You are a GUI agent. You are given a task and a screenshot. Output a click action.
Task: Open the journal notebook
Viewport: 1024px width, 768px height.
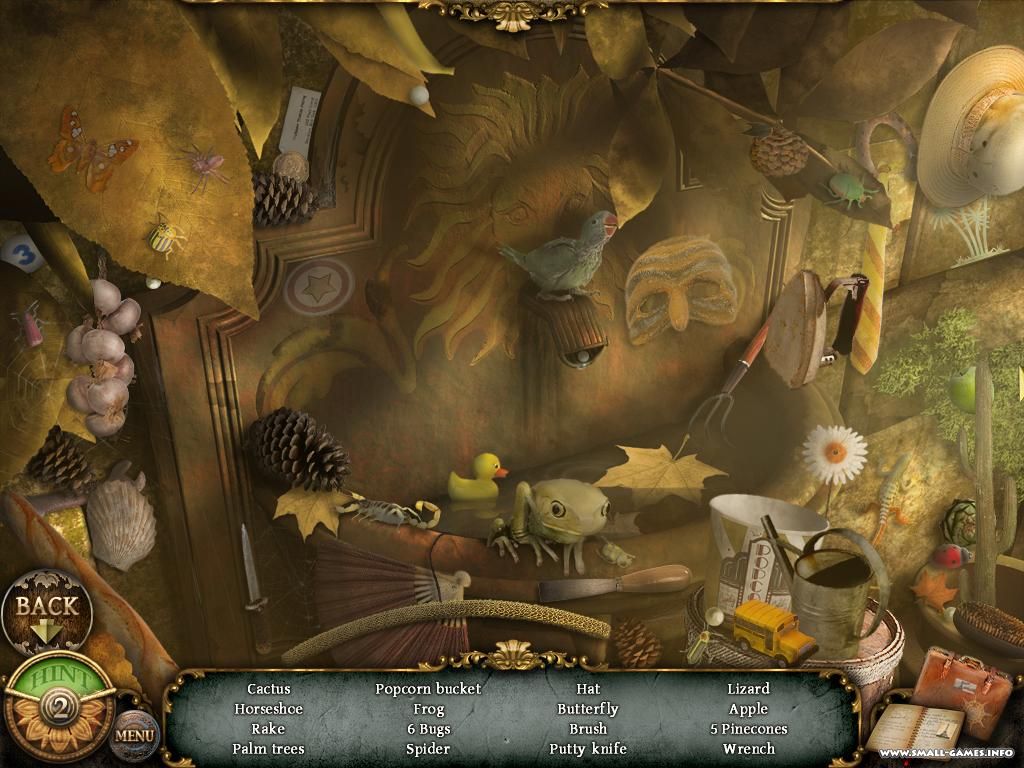pyautogui.click(x=914, y=730)
